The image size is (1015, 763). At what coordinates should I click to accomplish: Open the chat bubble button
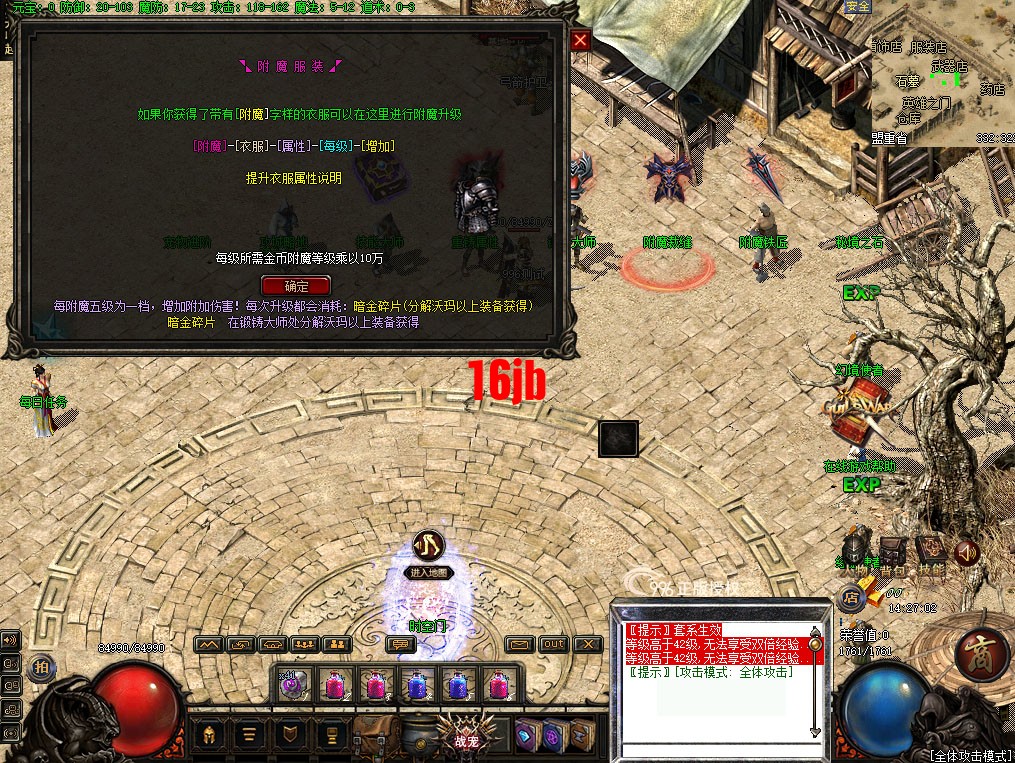tap(401, 645)
